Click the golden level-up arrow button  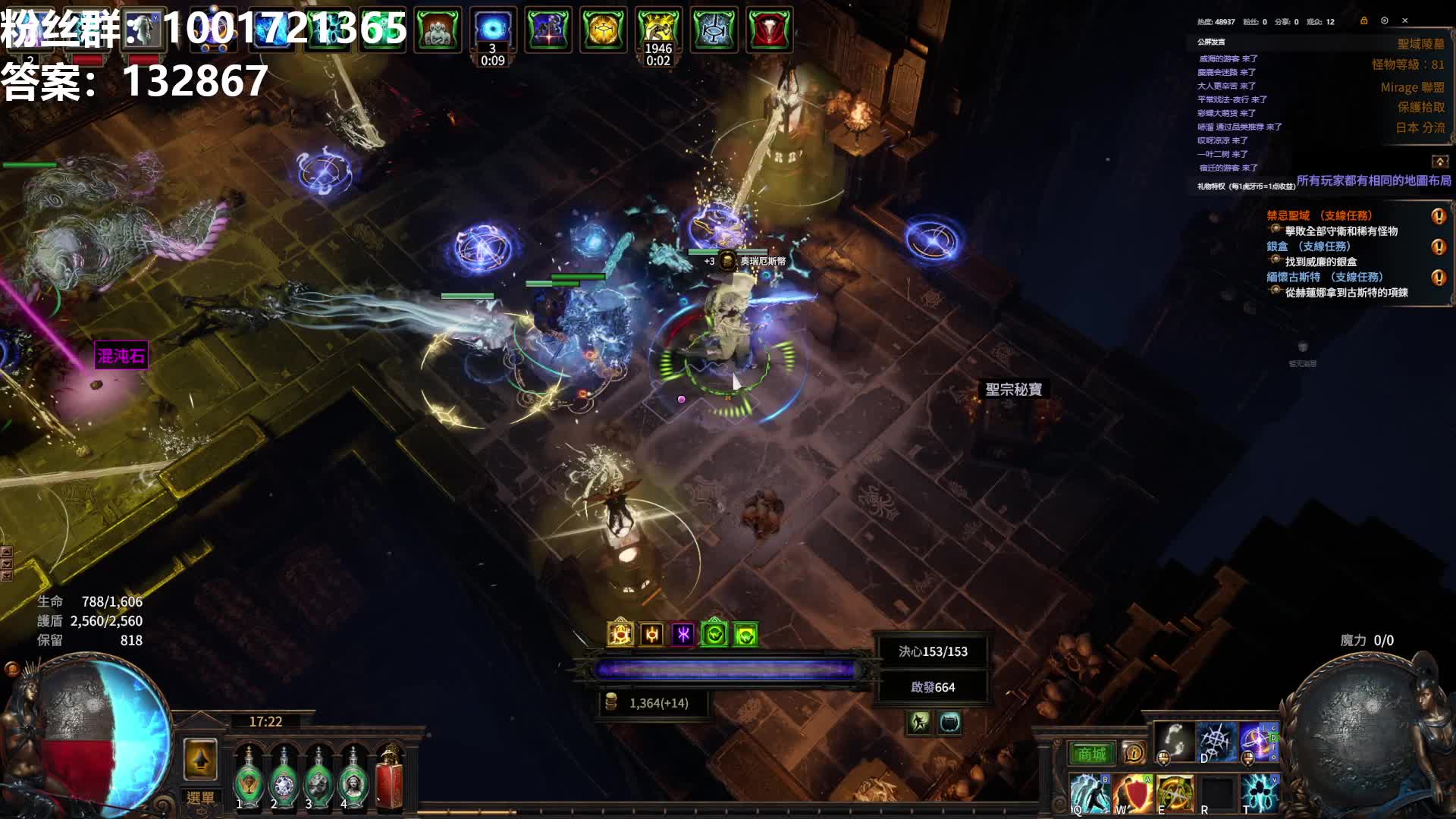tap(200, 759)
